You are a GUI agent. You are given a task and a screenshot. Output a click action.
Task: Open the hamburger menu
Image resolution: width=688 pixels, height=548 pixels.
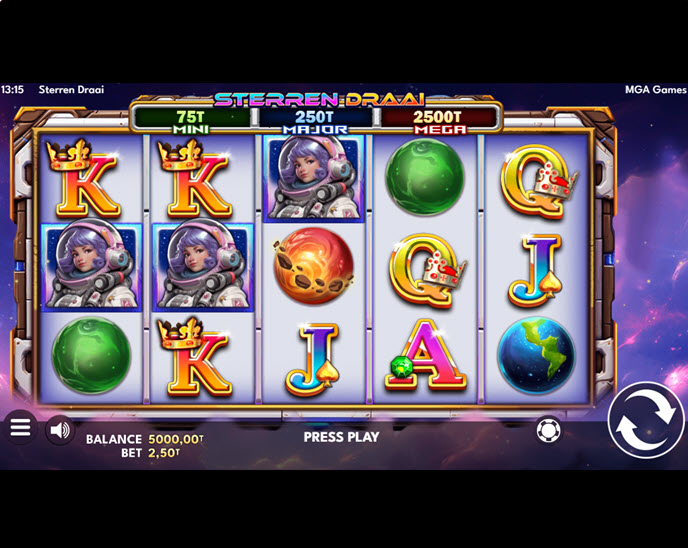coord(20,428)
